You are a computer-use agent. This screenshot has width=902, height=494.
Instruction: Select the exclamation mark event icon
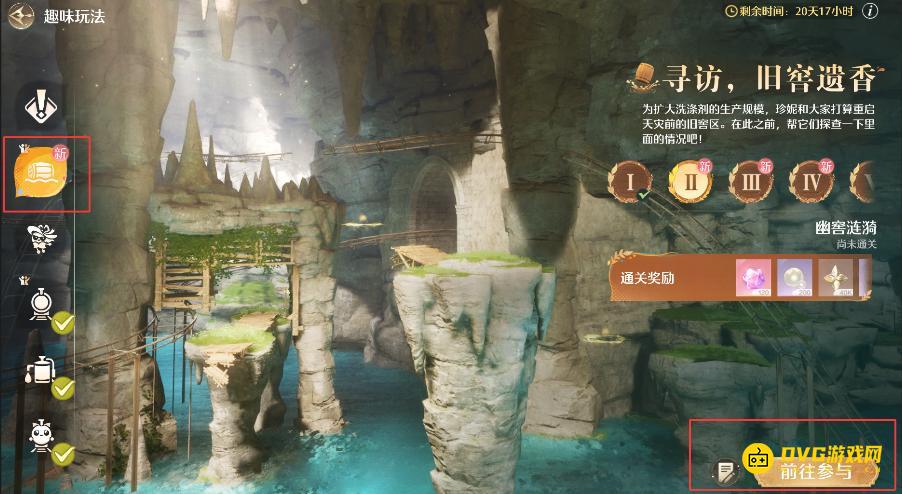(40, 105)
